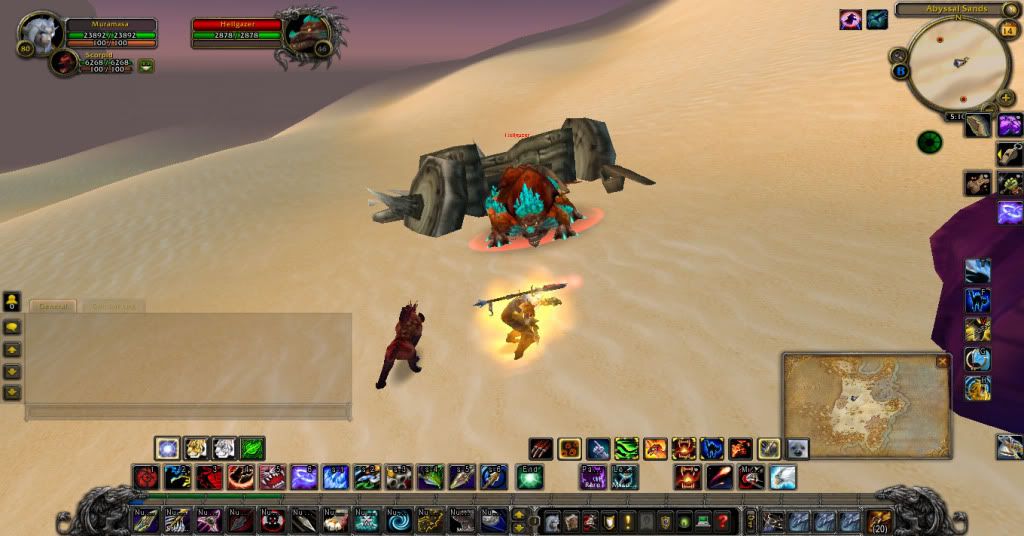Viewport: 1024px width, 536px height.
Task: Open the red question mark help button
Action: click(x=722, y=521)
